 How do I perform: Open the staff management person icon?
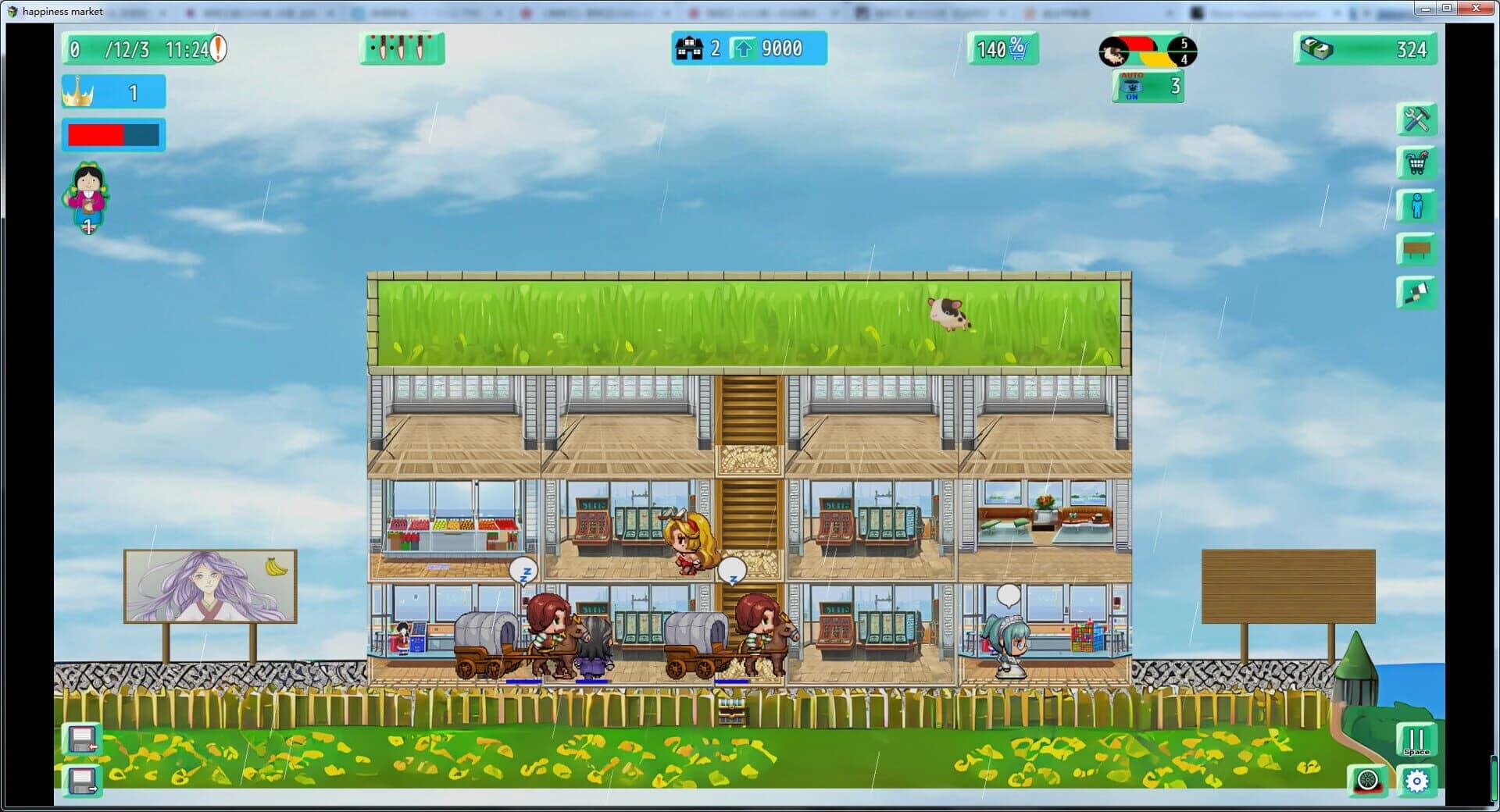click(x=1416, y=206)
